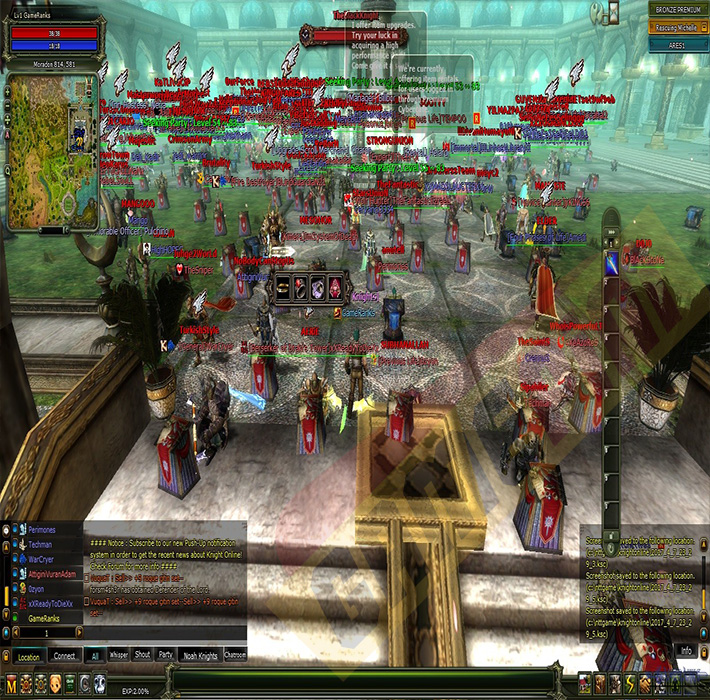Switch to the Location tab

click(x=29, y=656)
